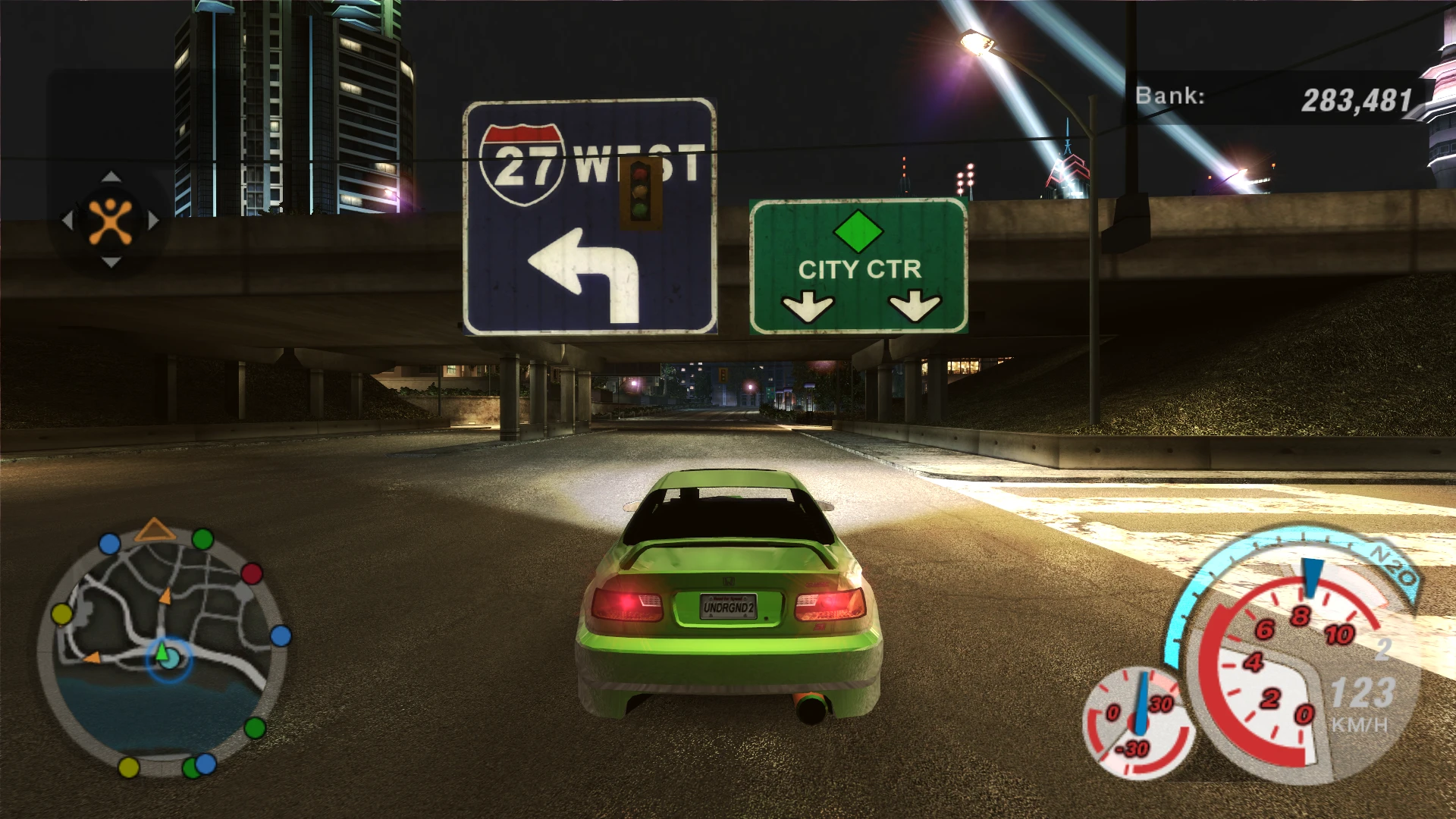Viewport: 1456px width, 819px height.
Task: Click the orange compass triangle above the minimap
Action: [155, 529]
